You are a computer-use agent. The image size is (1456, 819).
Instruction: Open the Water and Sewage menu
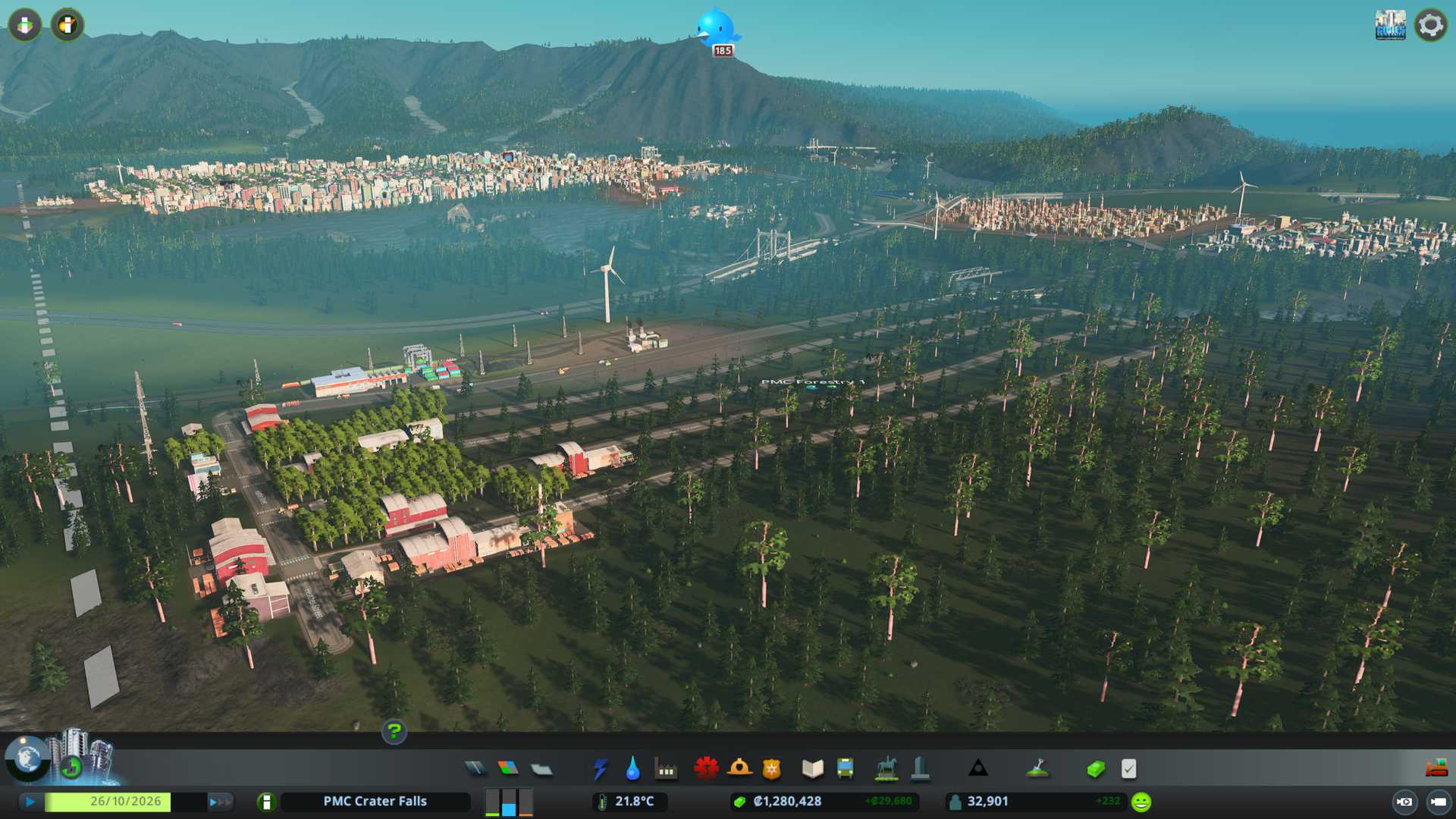point(633,769)
